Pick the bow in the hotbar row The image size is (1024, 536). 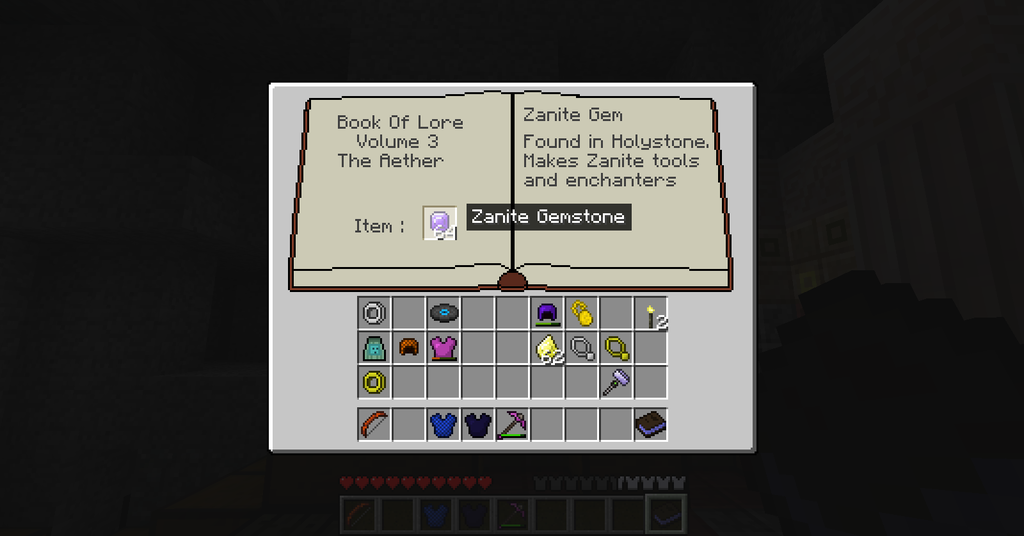[x=374, y=424]
